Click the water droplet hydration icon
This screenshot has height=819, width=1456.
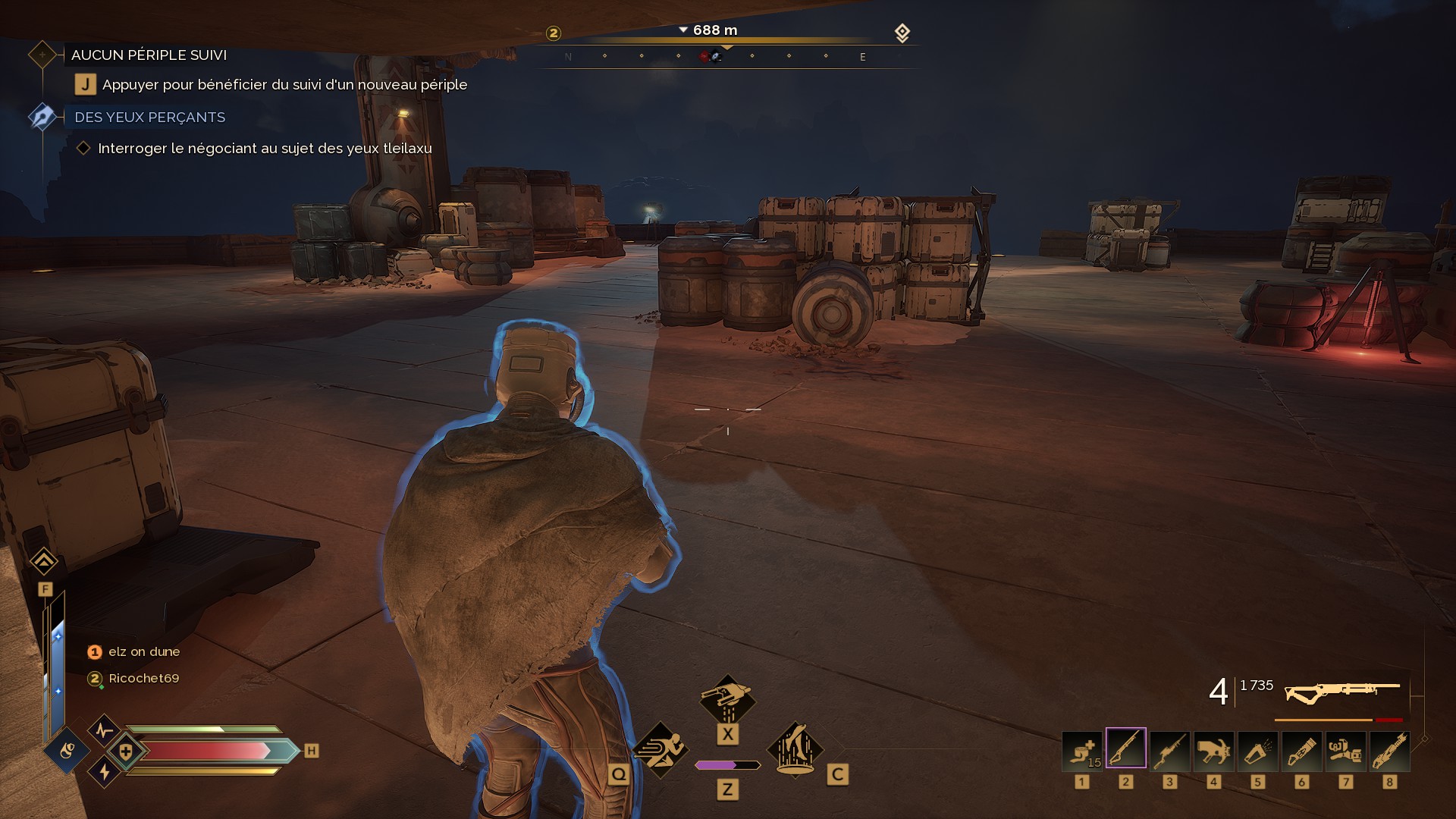tap(67, 751)
